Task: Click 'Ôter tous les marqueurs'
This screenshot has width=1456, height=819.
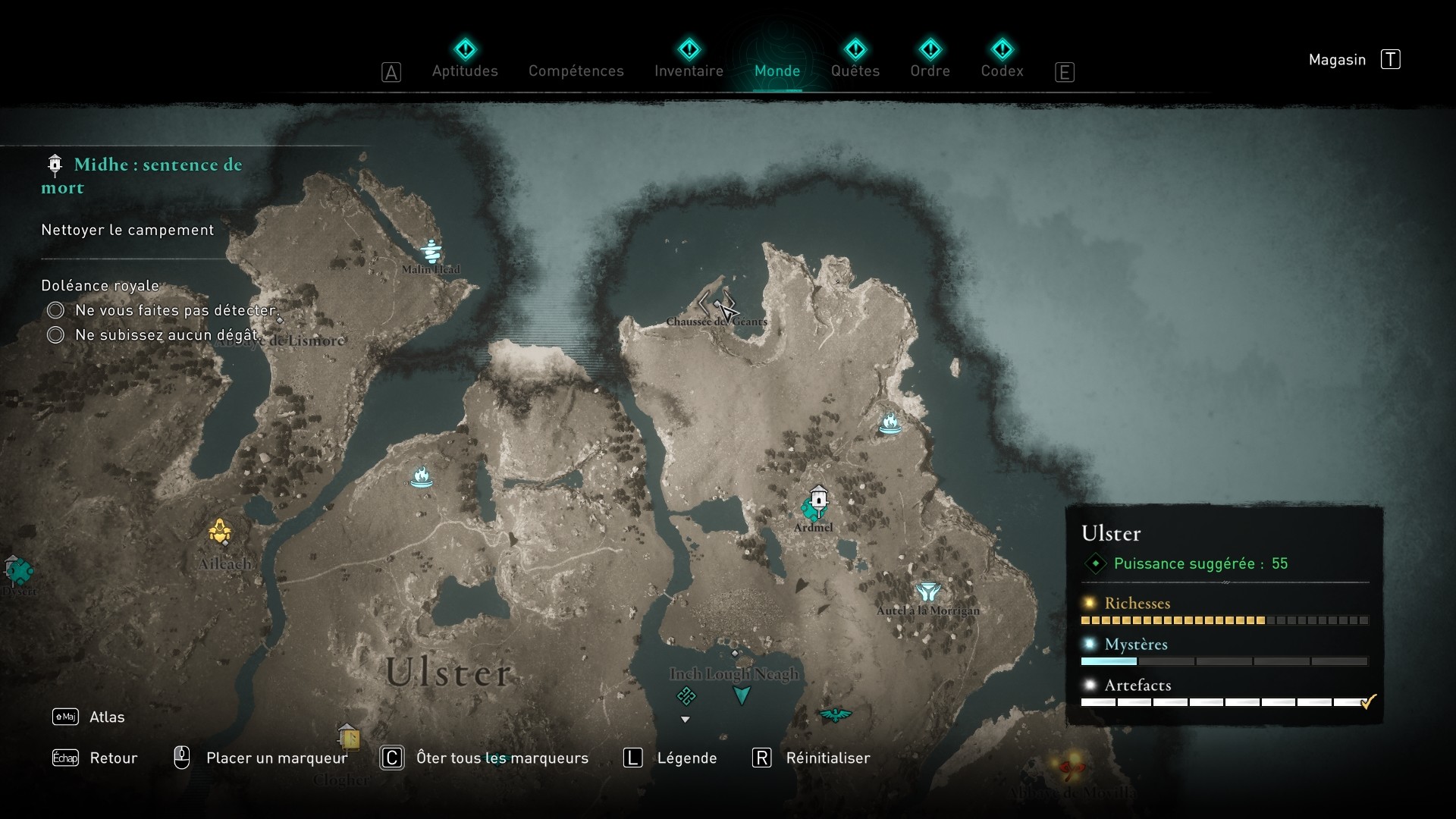Action: [503, 758]
